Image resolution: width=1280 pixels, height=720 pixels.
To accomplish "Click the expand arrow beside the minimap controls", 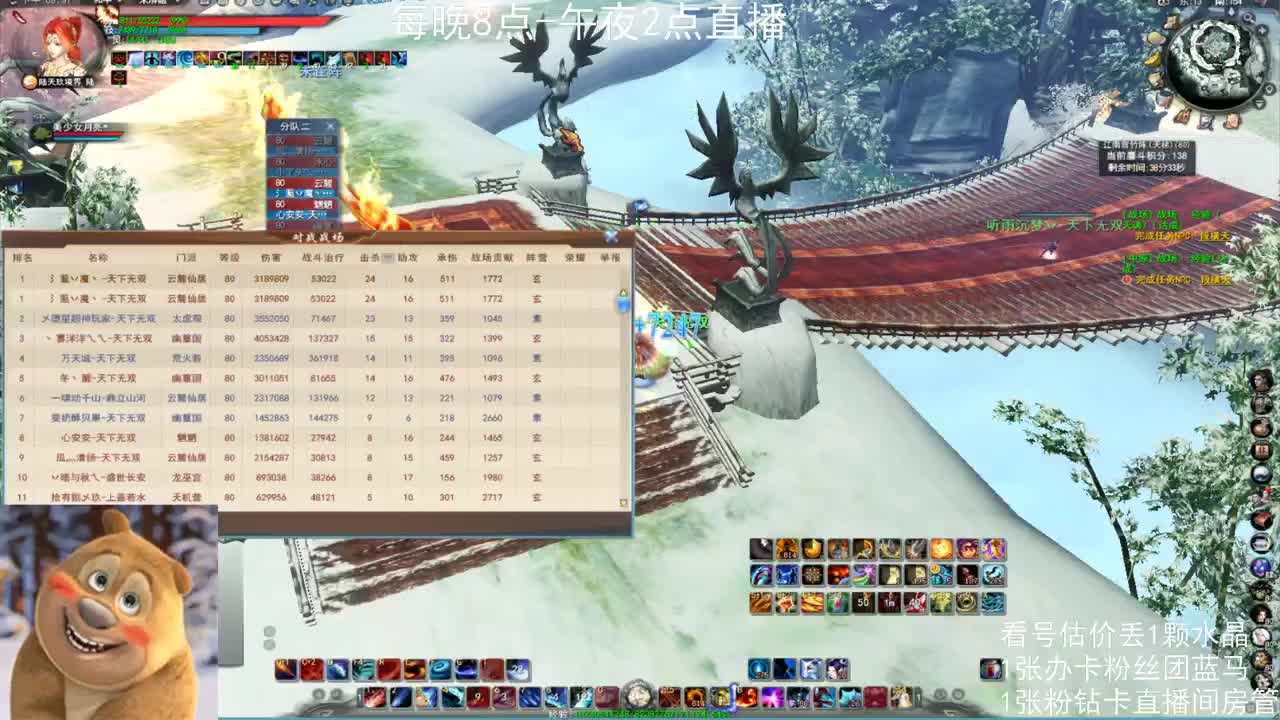I will [1259, 103].
